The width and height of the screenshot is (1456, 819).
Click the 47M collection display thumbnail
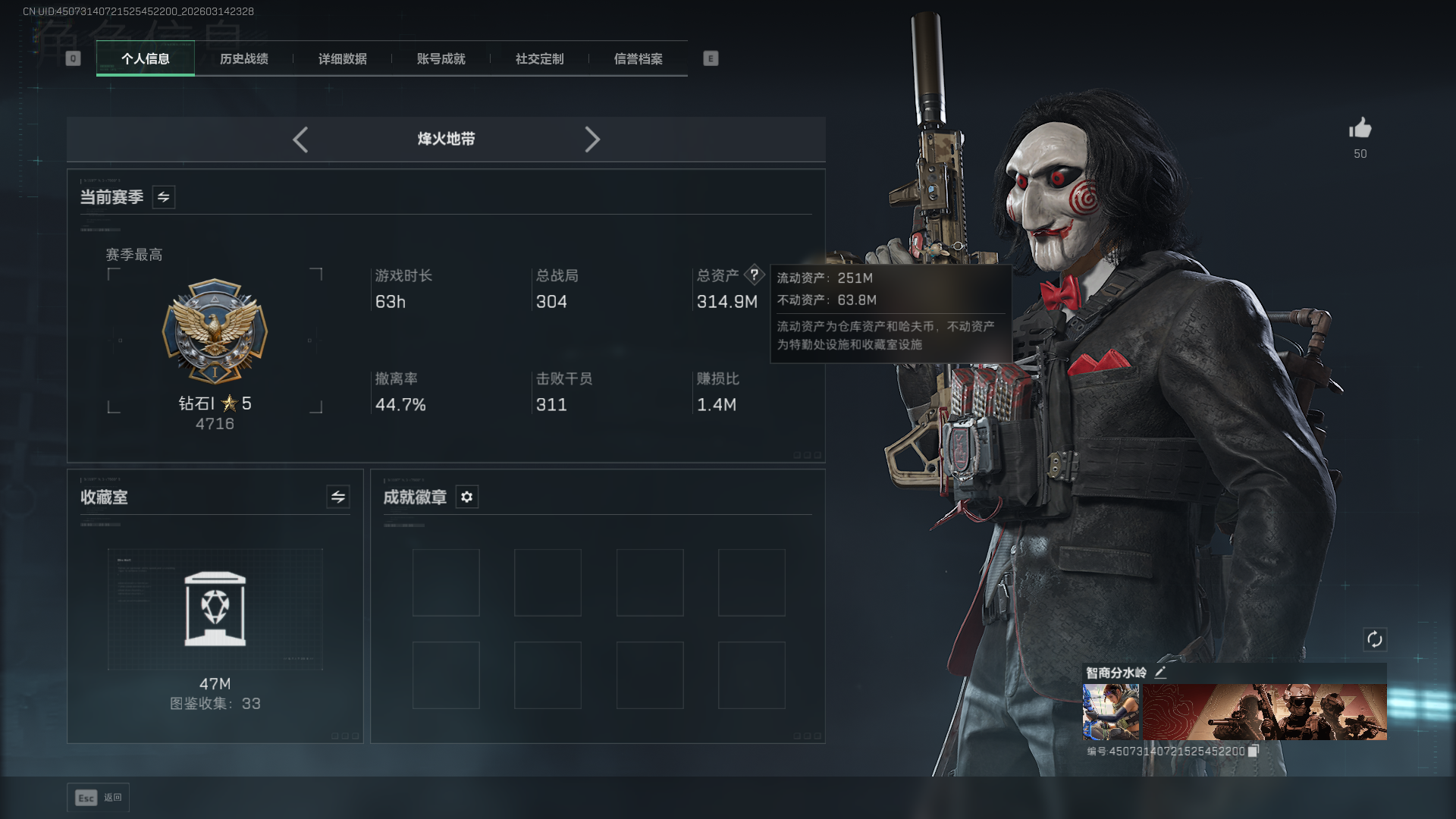(215, 609)
